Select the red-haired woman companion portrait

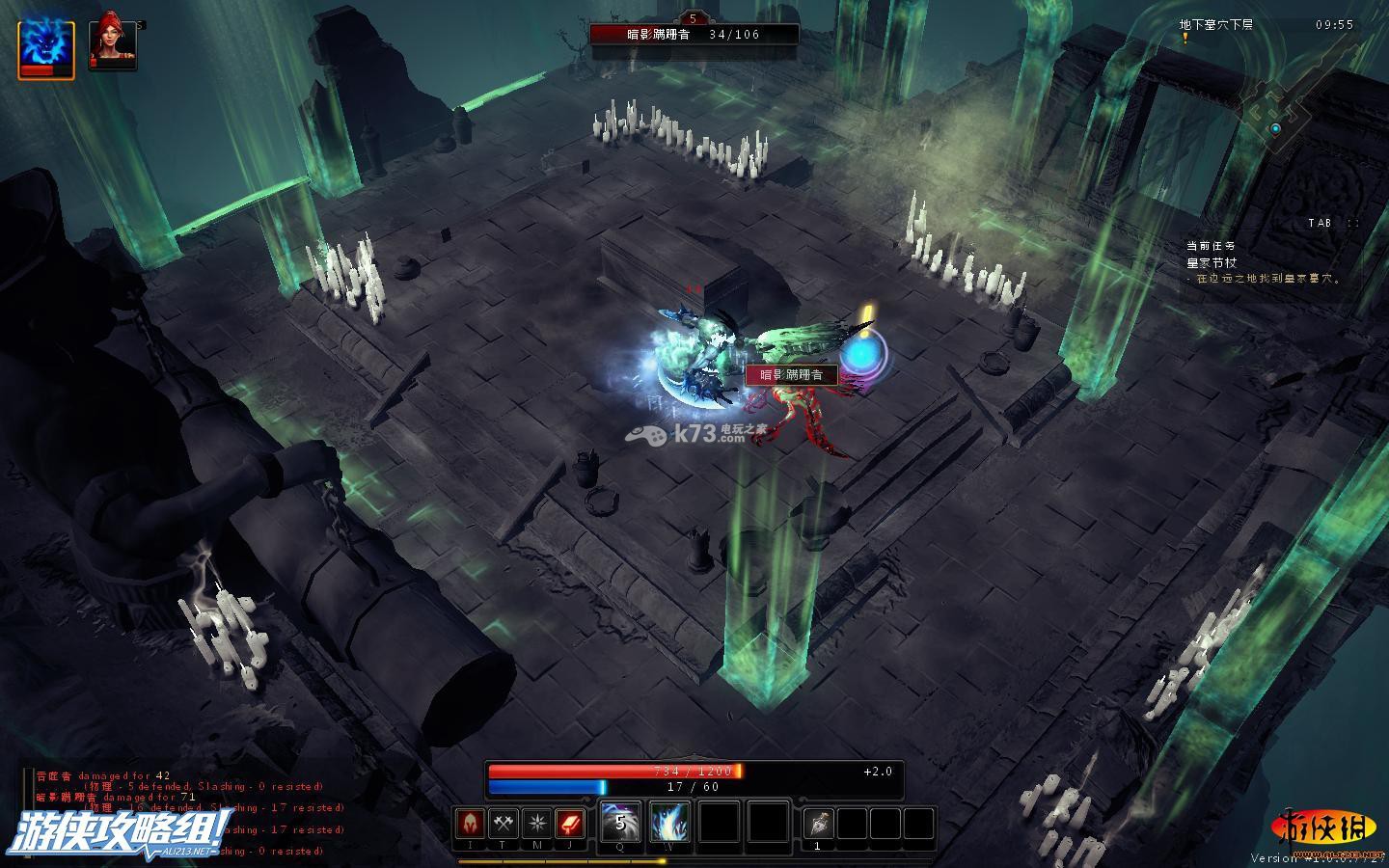click(112, 44)
